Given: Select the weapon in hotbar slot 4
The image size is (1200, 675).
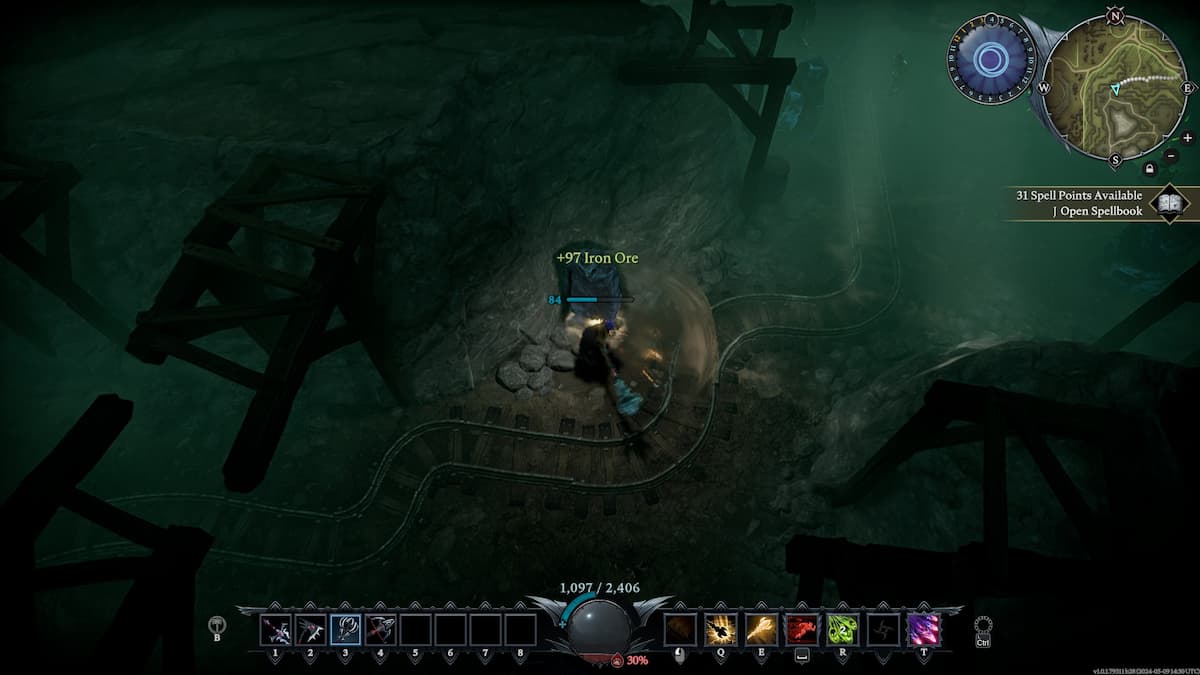Looking at the screenshot, I should (380, 629).
